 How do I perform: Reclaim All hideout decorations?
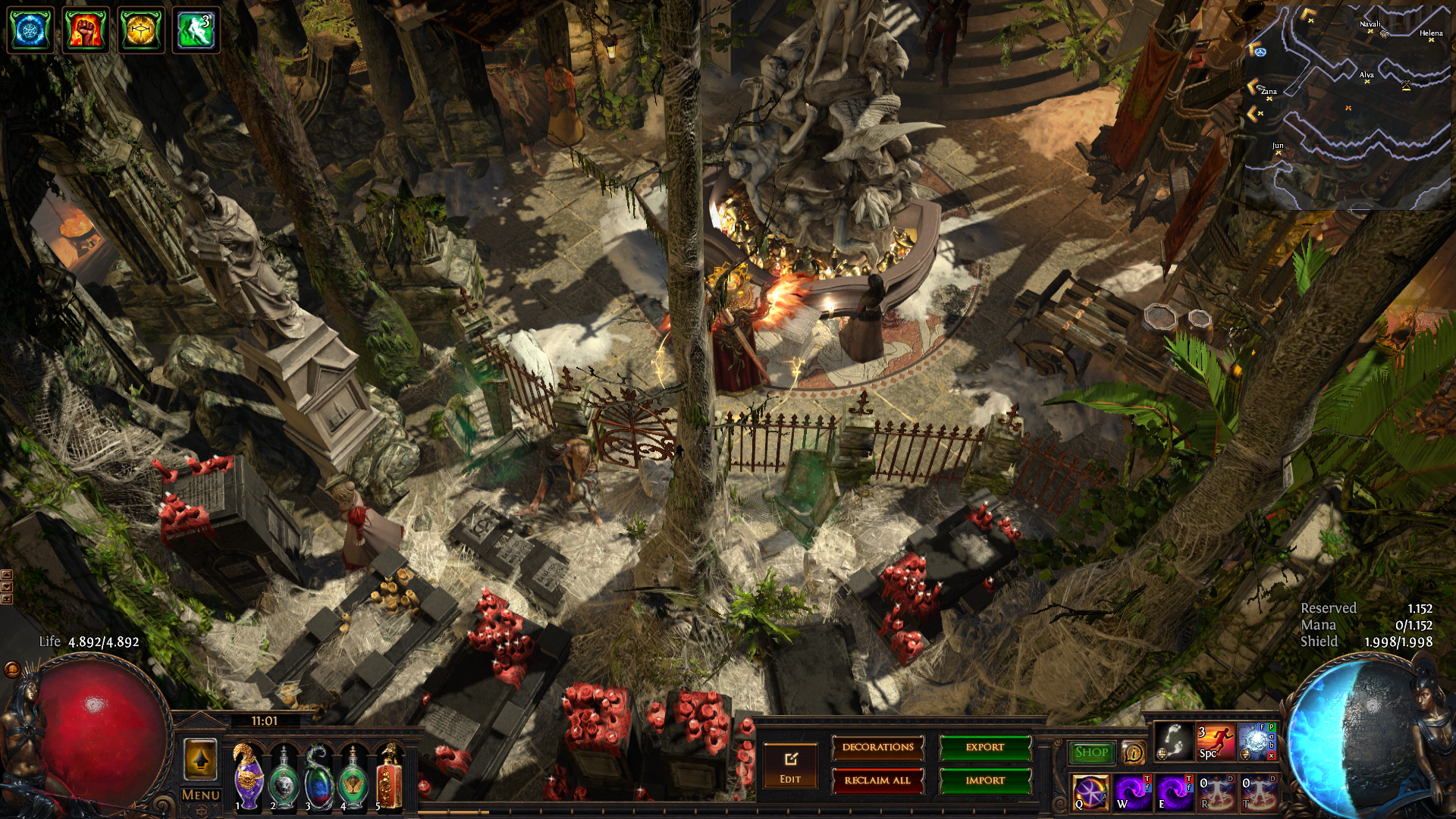tap(877, 780)
